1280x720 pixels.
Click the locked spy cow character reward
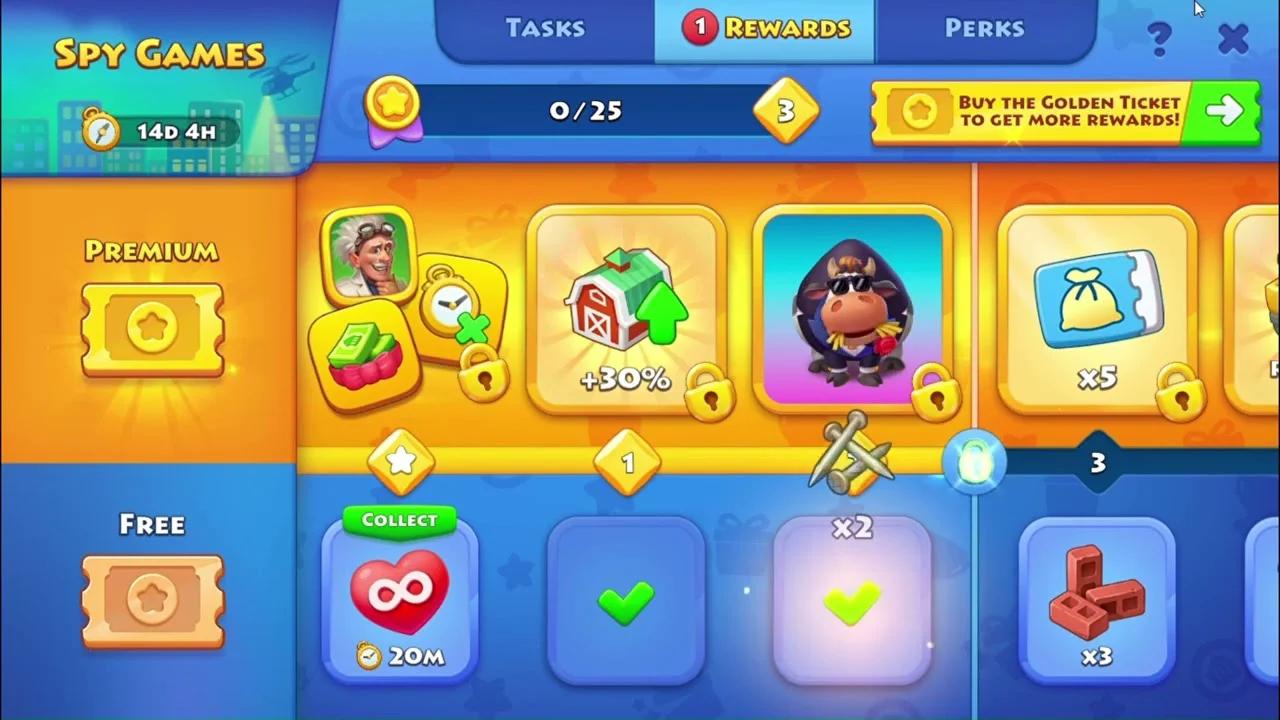tap(851, 307)
